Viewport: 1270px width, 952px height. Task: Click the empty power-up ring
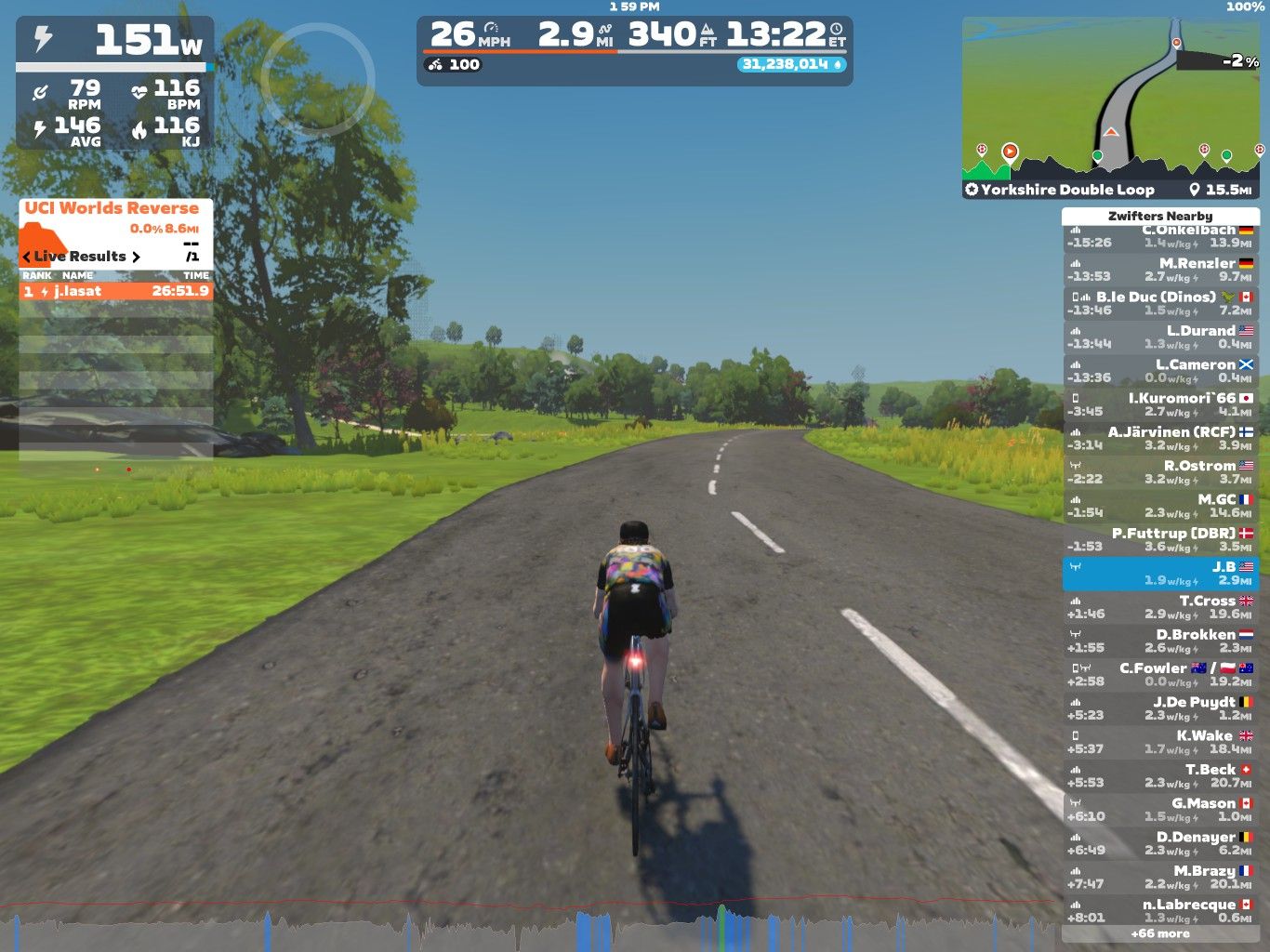tap(317, 79)
